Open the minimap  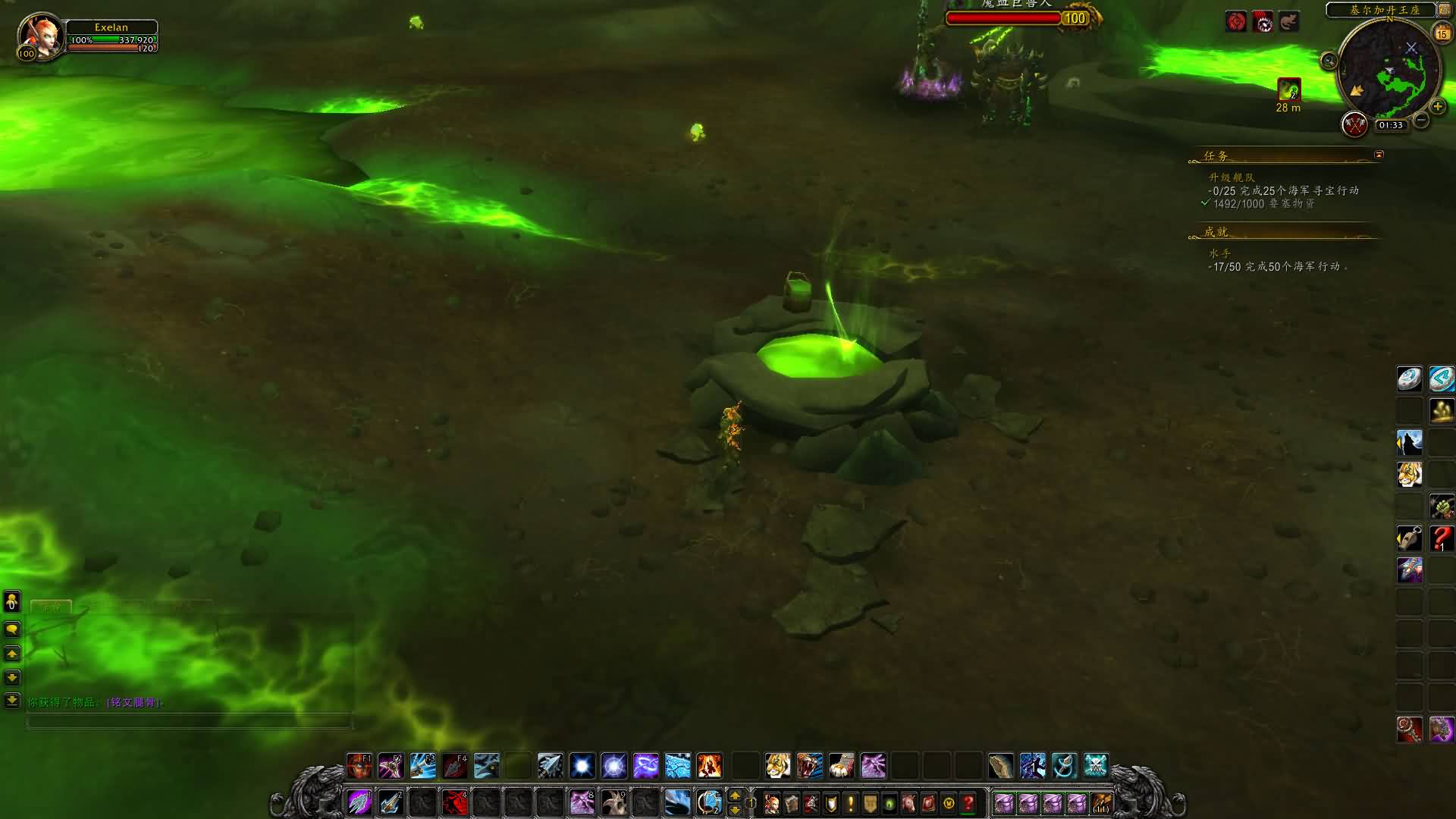click(1389, 70)
